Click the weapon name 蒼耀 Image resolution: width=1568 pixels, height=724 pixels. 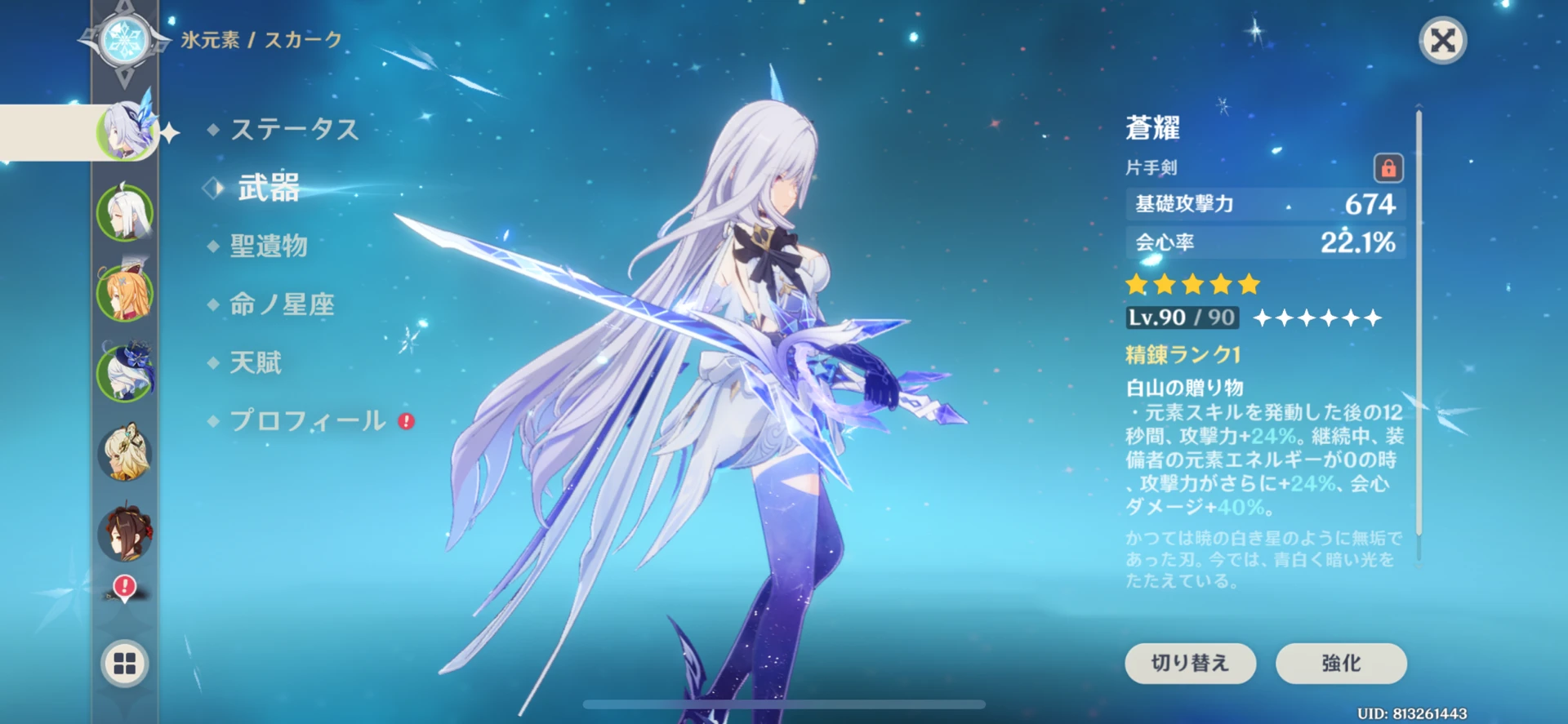pos(1154,128)
